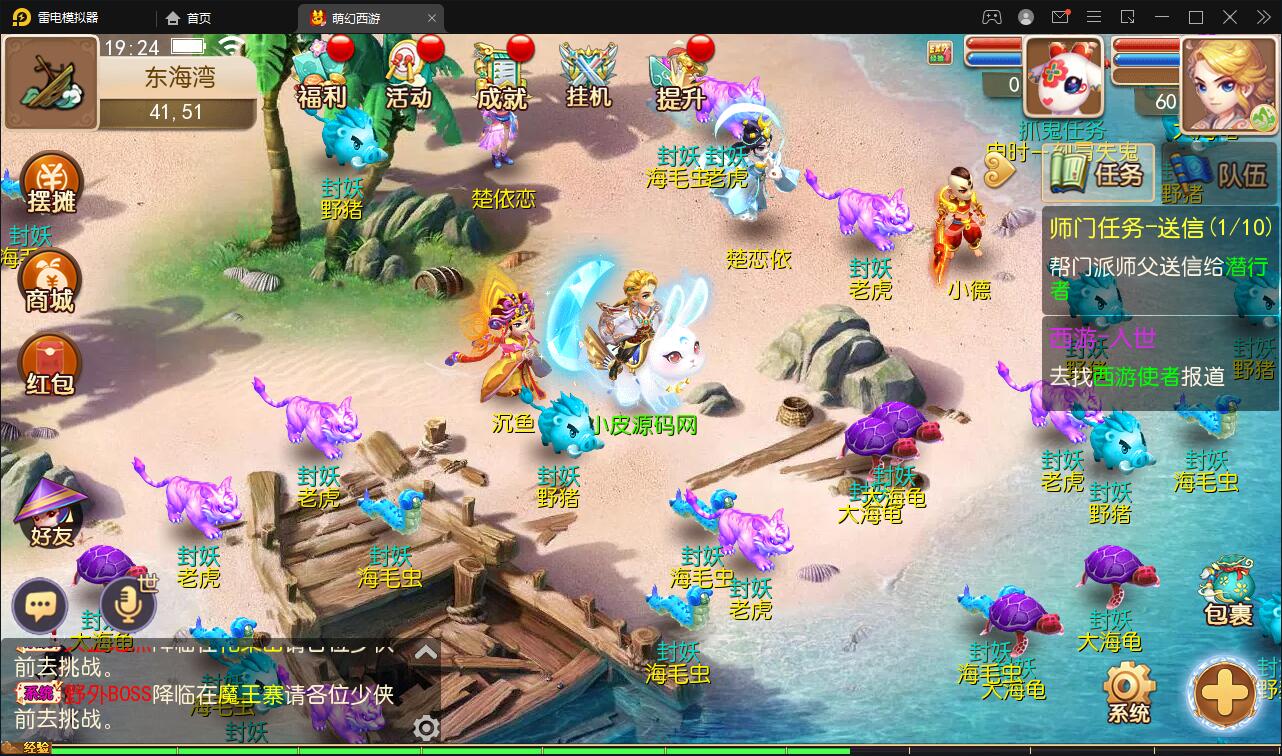Toggle the chat bubble panel
The width and height of the screenshot is (1282, 756).
(x=40, y=606)
